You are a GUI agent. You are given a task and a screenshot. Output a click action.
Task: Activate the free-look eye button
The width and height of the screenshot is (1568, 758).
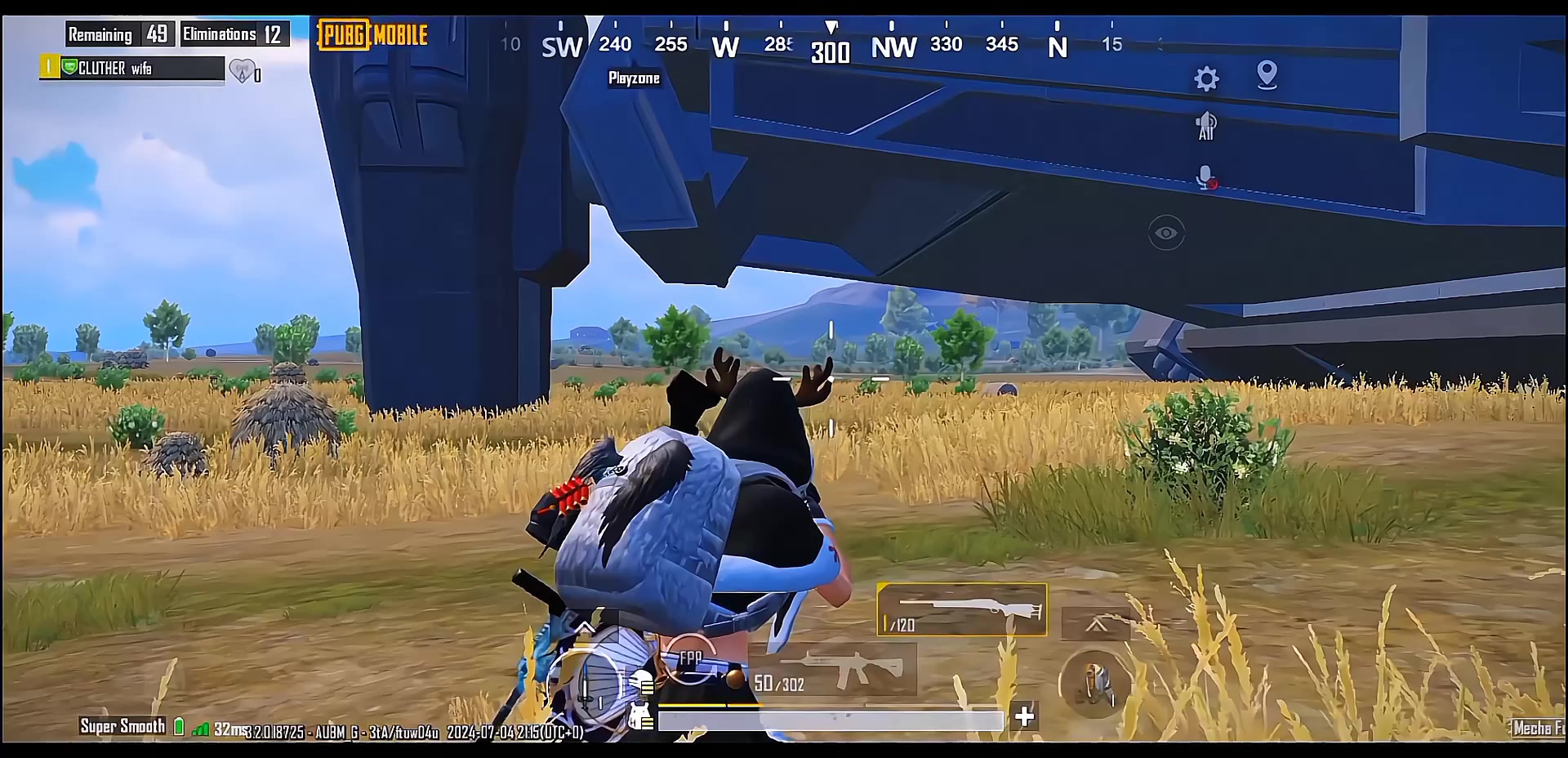[1165, 234]
